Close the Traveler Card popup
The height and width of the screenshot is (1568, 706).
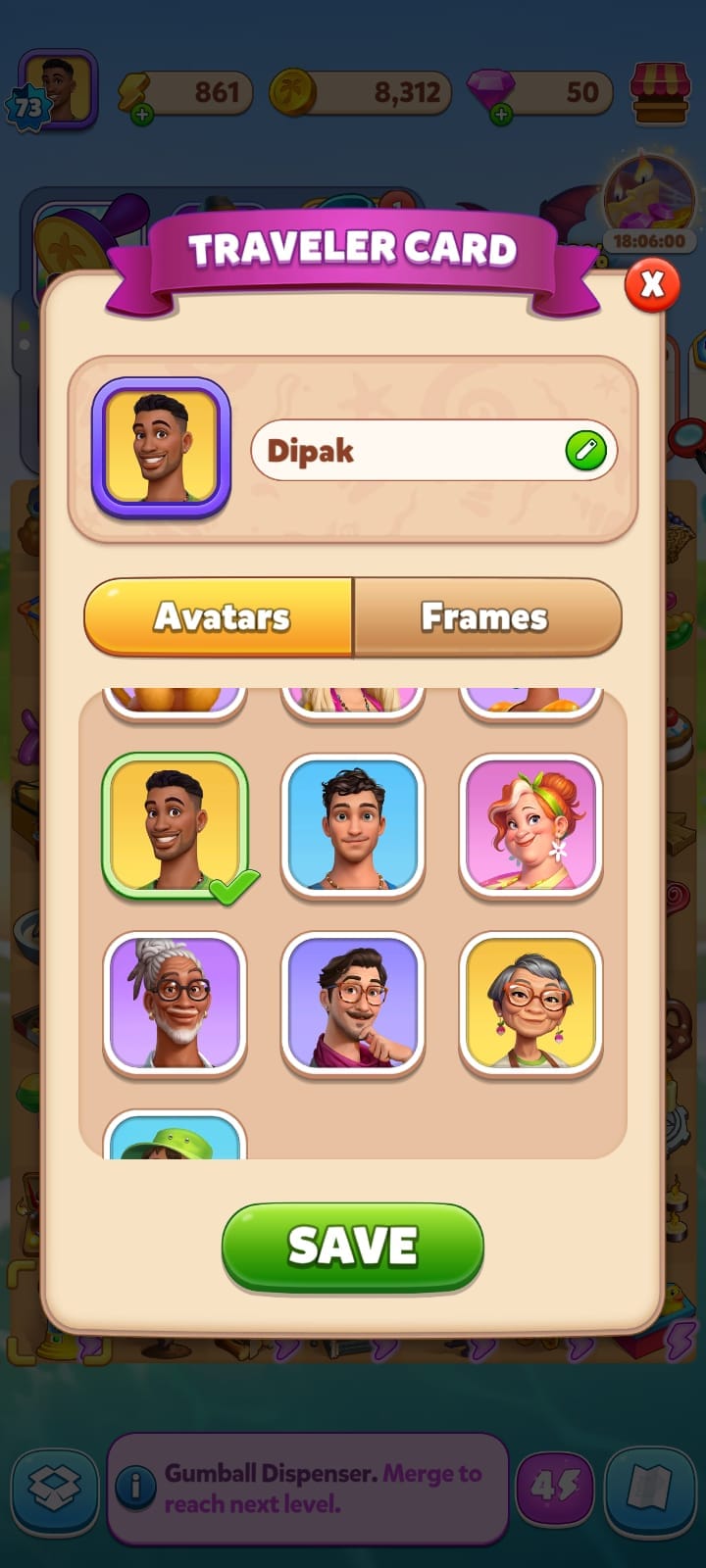pyautogui.click(x=652, y=285)
